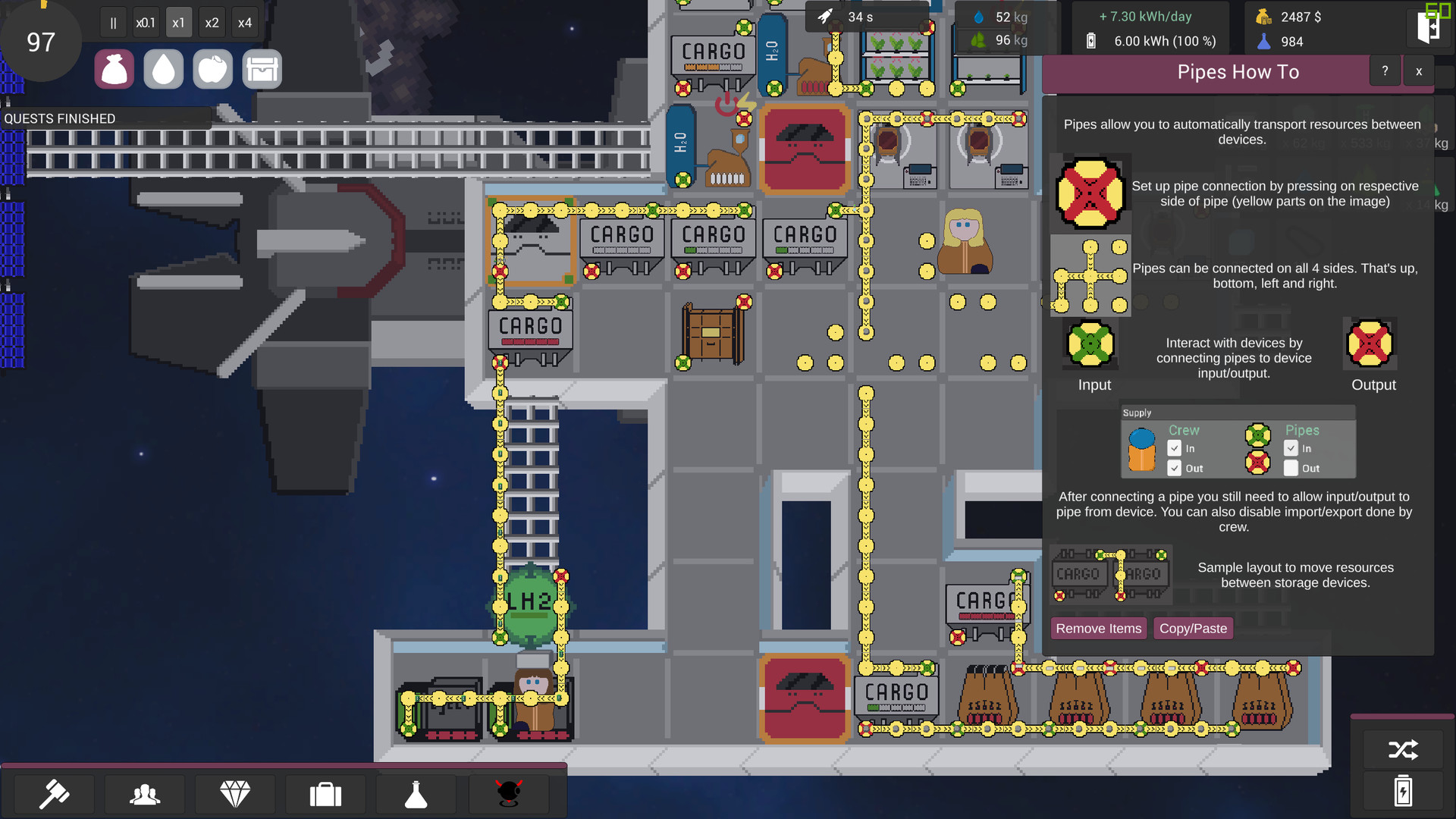
Task: Set game speed to x4
Action: click(244, 22)
